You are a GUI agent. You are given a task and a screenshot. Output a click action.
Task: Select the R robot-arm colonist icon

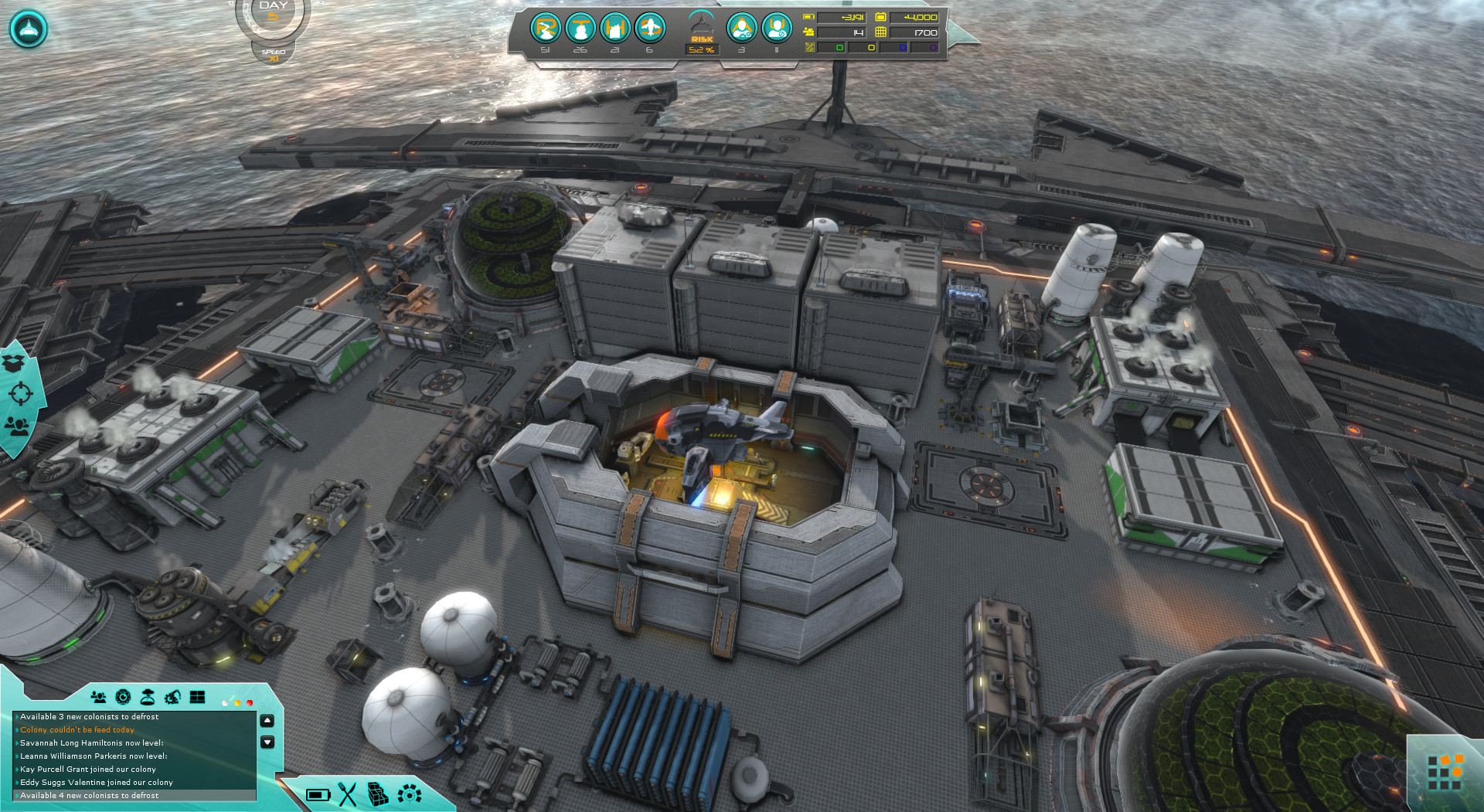pos(546,29)
